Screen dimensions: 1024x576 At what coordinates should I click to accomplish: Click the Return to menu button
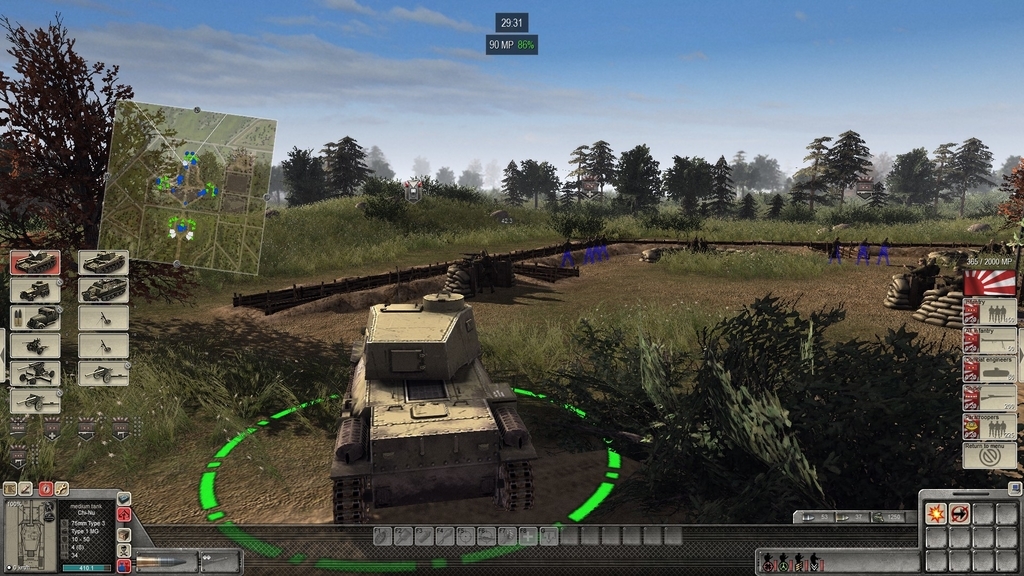pyautogui.click(x=989, y=456)
